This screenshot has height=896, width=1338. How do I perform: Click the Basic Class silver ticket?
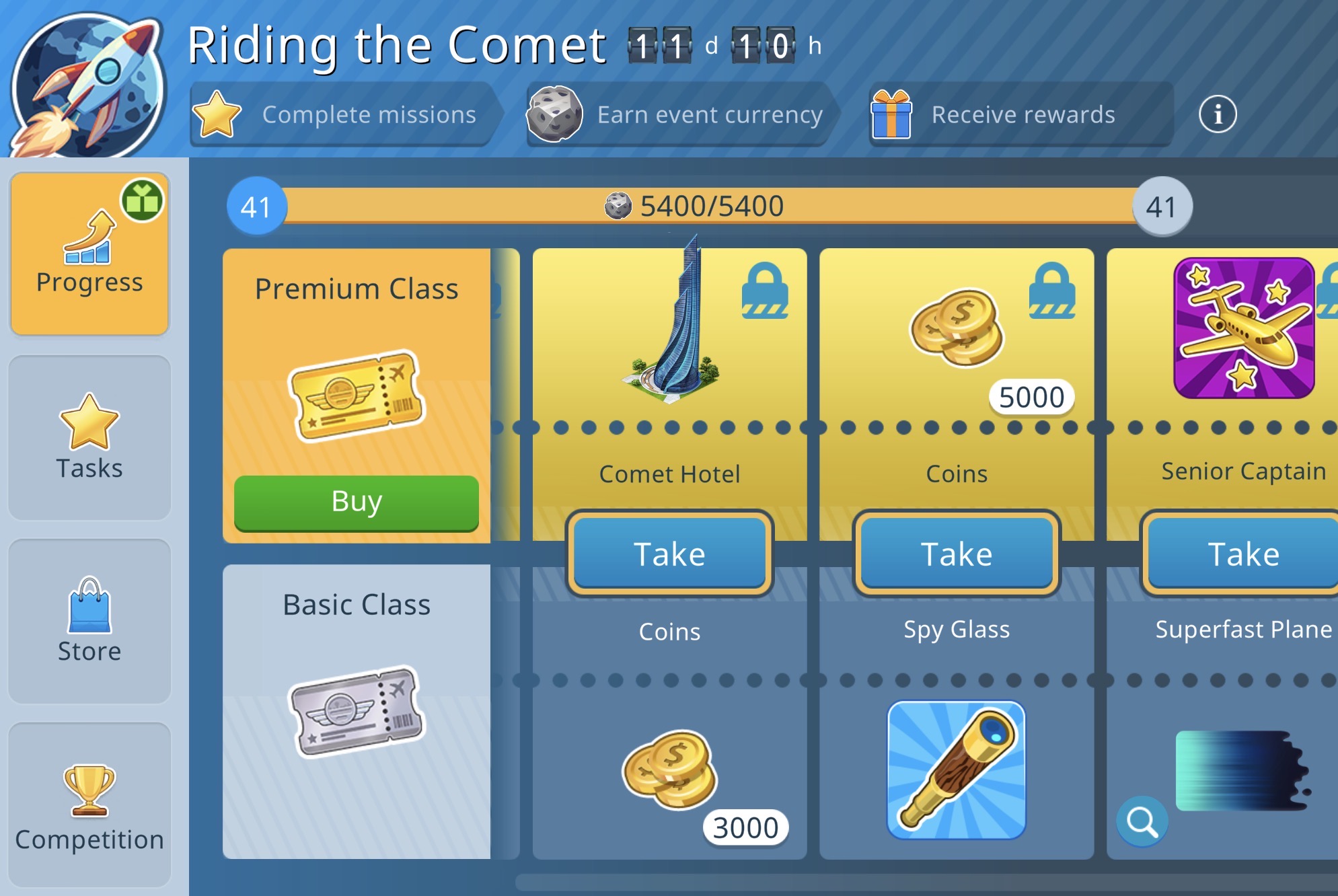[357, 711]
